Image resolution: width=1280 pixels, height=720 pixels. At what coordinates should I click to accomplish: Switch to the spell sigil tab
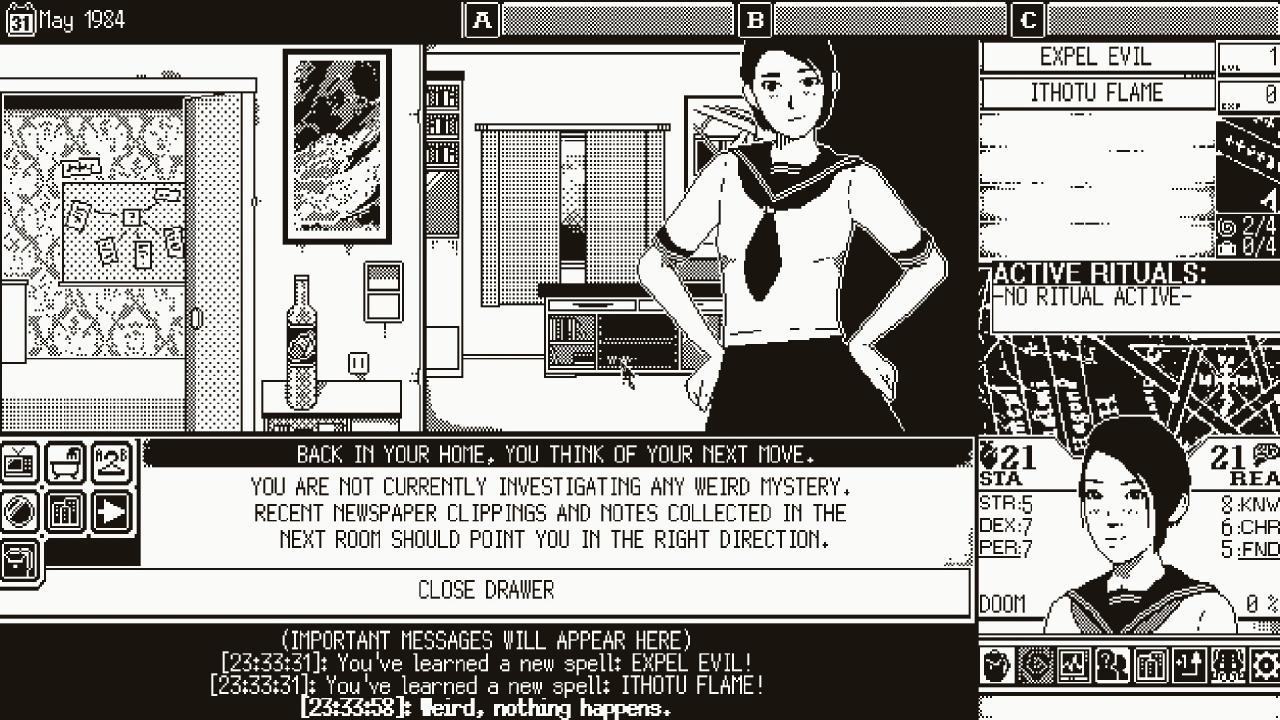[x=1036, y=666]
